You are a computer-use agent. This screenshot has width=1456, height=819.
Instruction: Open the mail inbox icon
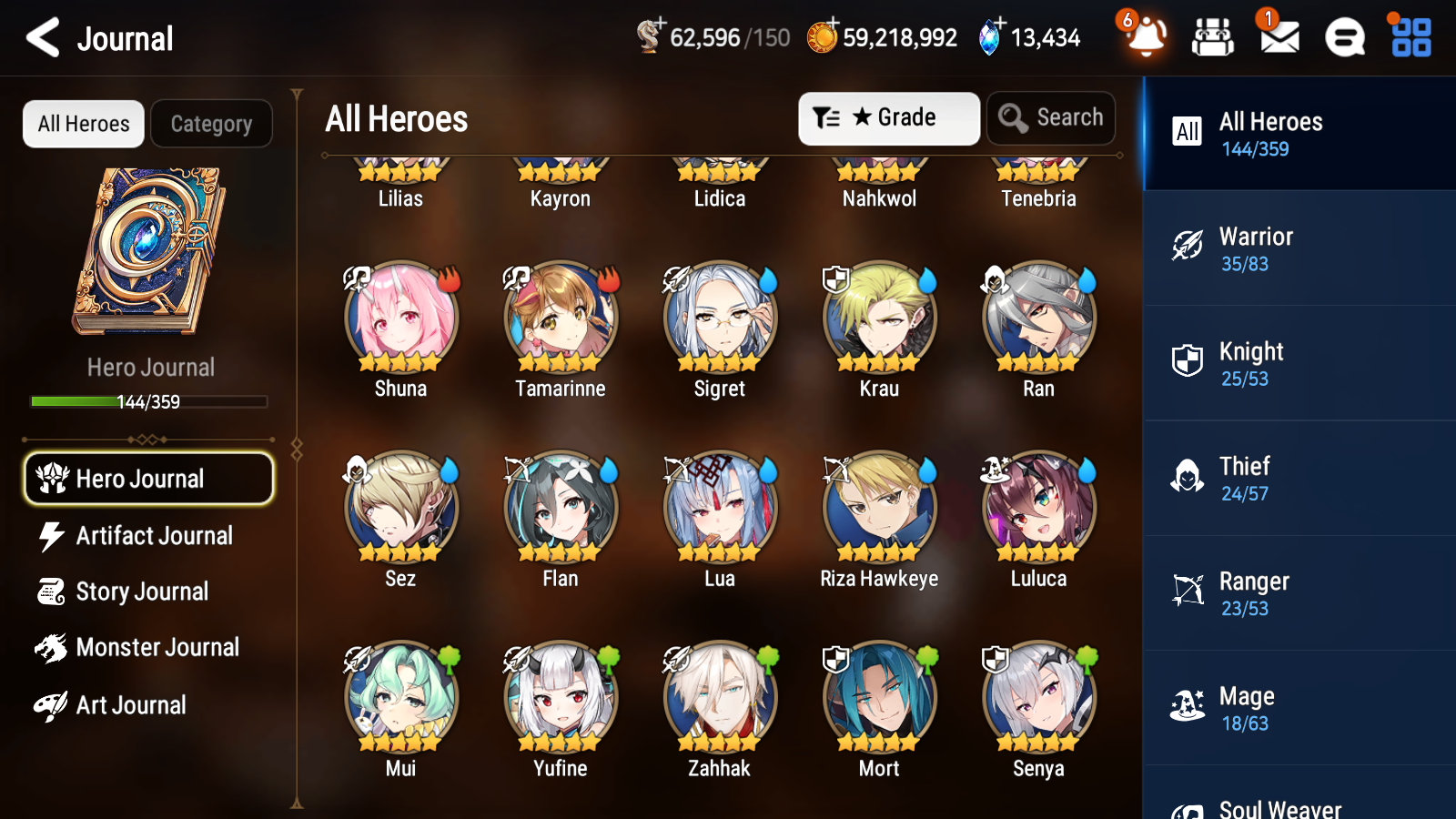[1277, 37]
